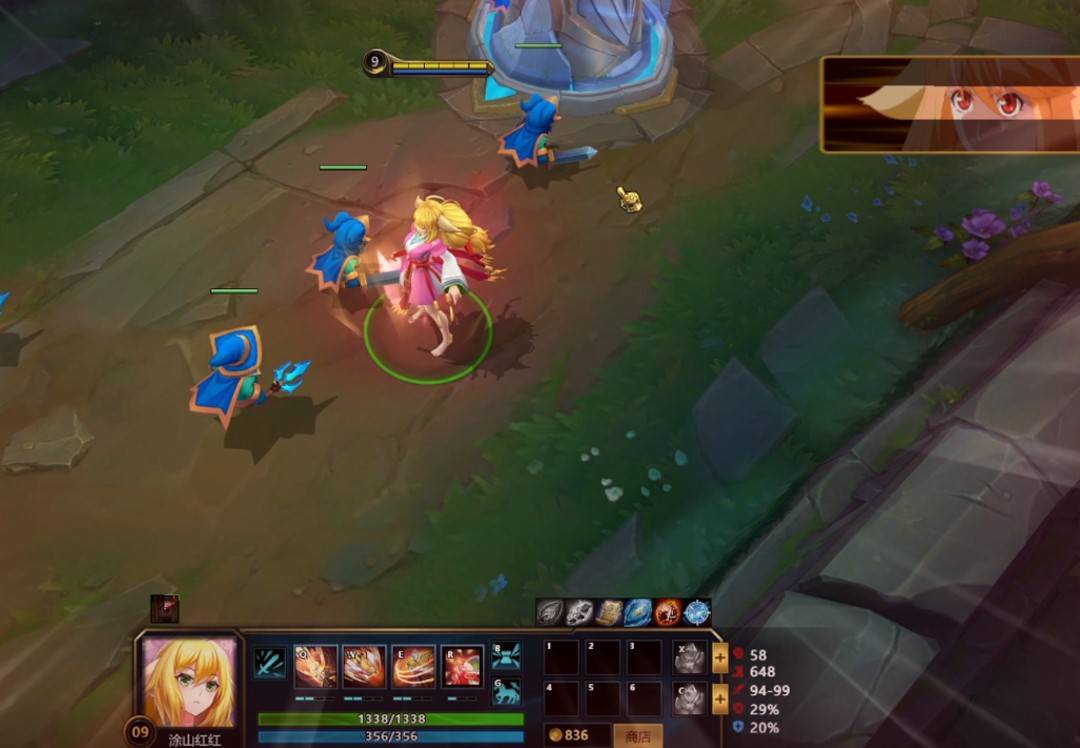Image resolution: width=1080 pixels, height=748 pixels.
Task: Click the plus button beside X slot
Action: click(720, 658)
